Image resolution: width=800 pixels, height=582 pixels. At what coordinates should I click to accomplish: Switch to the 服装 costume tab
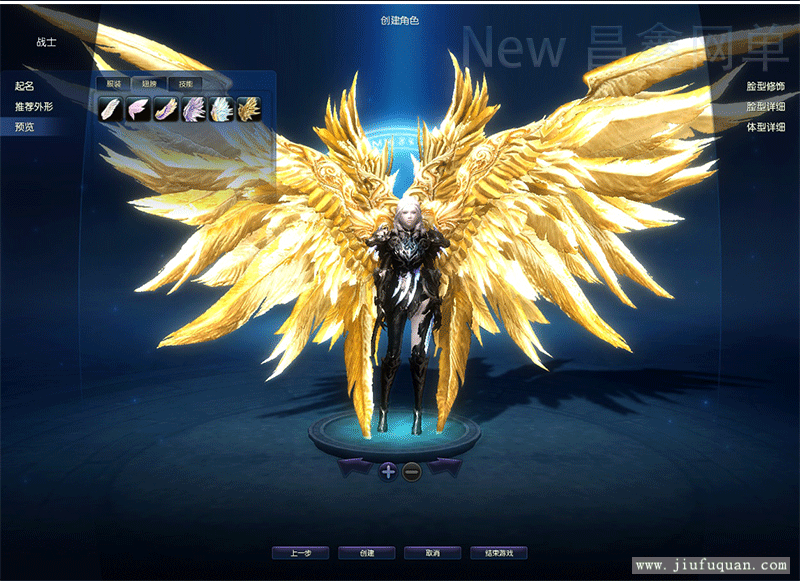[113, 84]
